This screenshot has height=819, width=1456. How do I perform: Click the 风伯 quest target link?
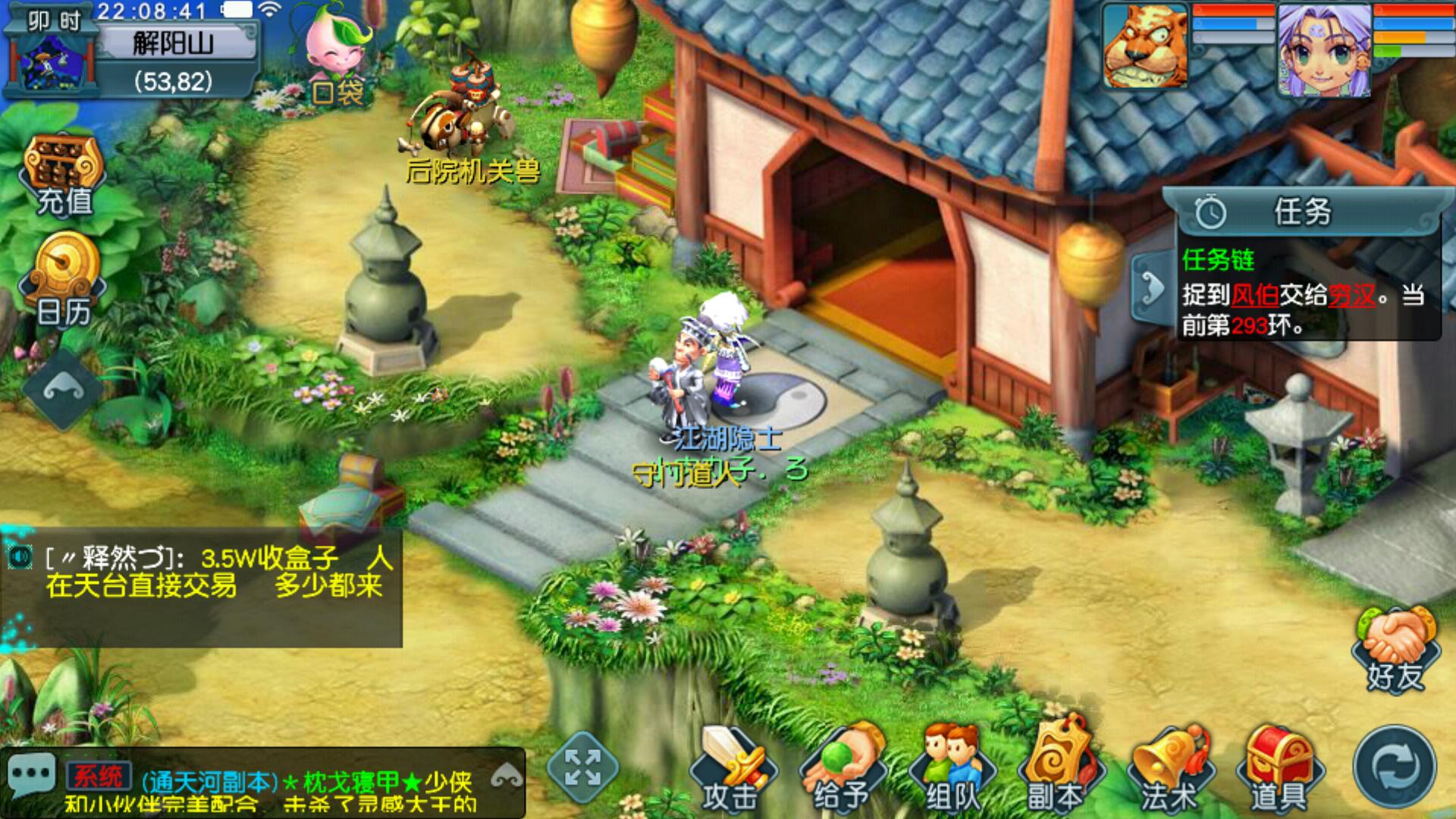coord(1254,295)
